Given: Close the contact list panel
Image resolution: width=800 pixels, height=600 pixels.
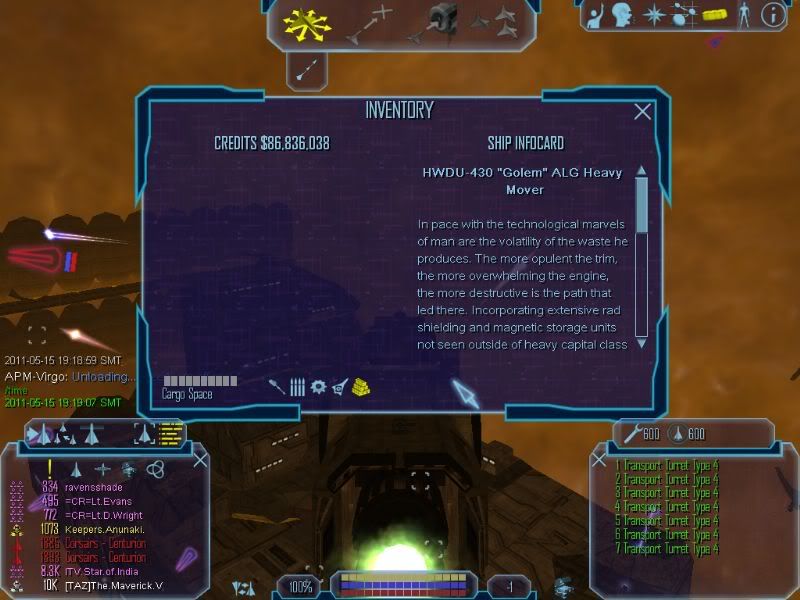Looking at the screenshot, I should point(200,460).
